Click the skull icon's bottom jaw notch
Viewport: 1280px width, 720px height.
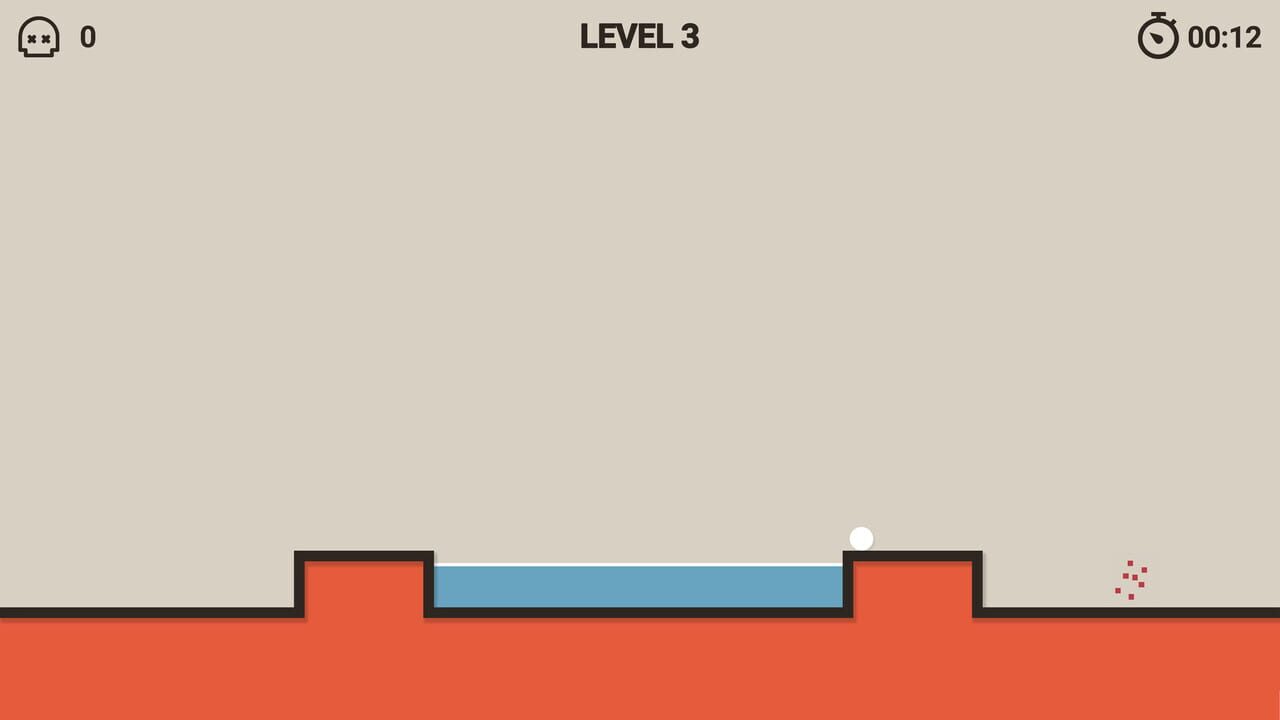(x=38, y=52)
